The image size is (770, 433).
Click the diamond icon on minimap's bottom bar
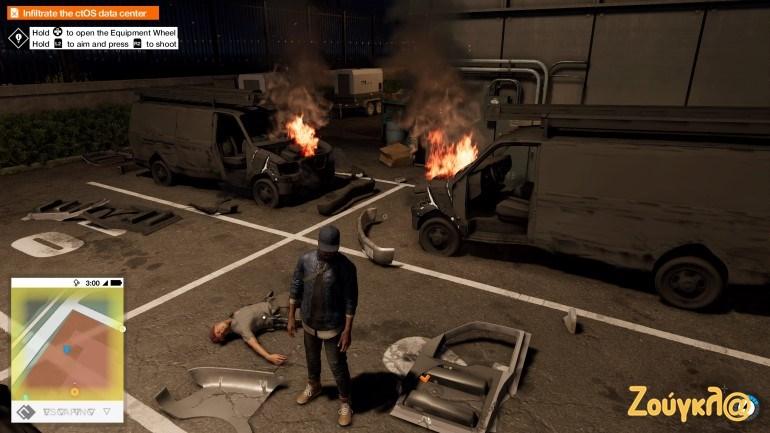click(26, 411)
